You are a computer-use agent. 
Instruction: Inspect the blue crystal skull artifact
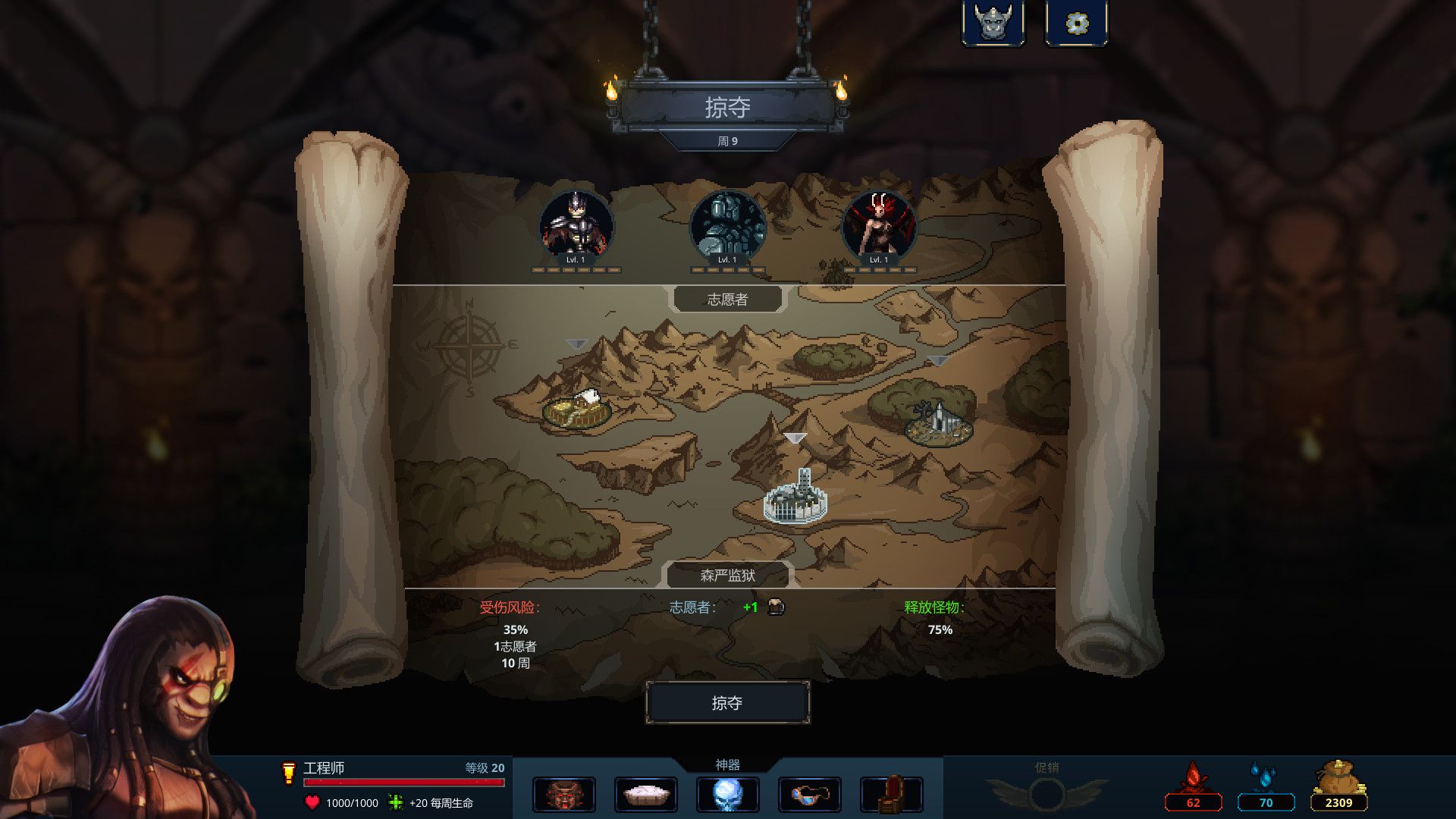(727, 795)
